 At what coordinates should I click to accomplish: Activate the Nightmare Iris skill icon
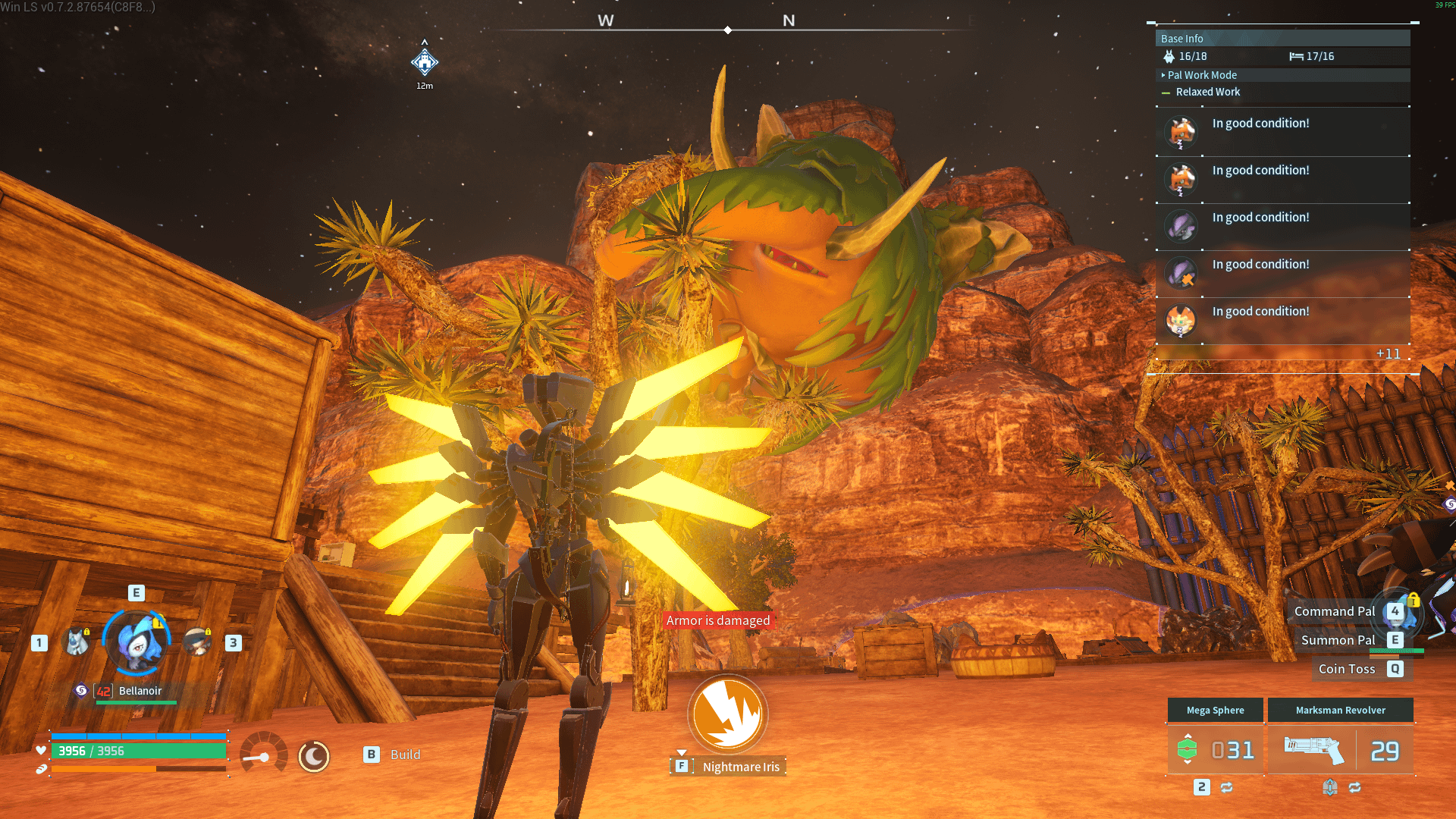[x=727, y=714]
